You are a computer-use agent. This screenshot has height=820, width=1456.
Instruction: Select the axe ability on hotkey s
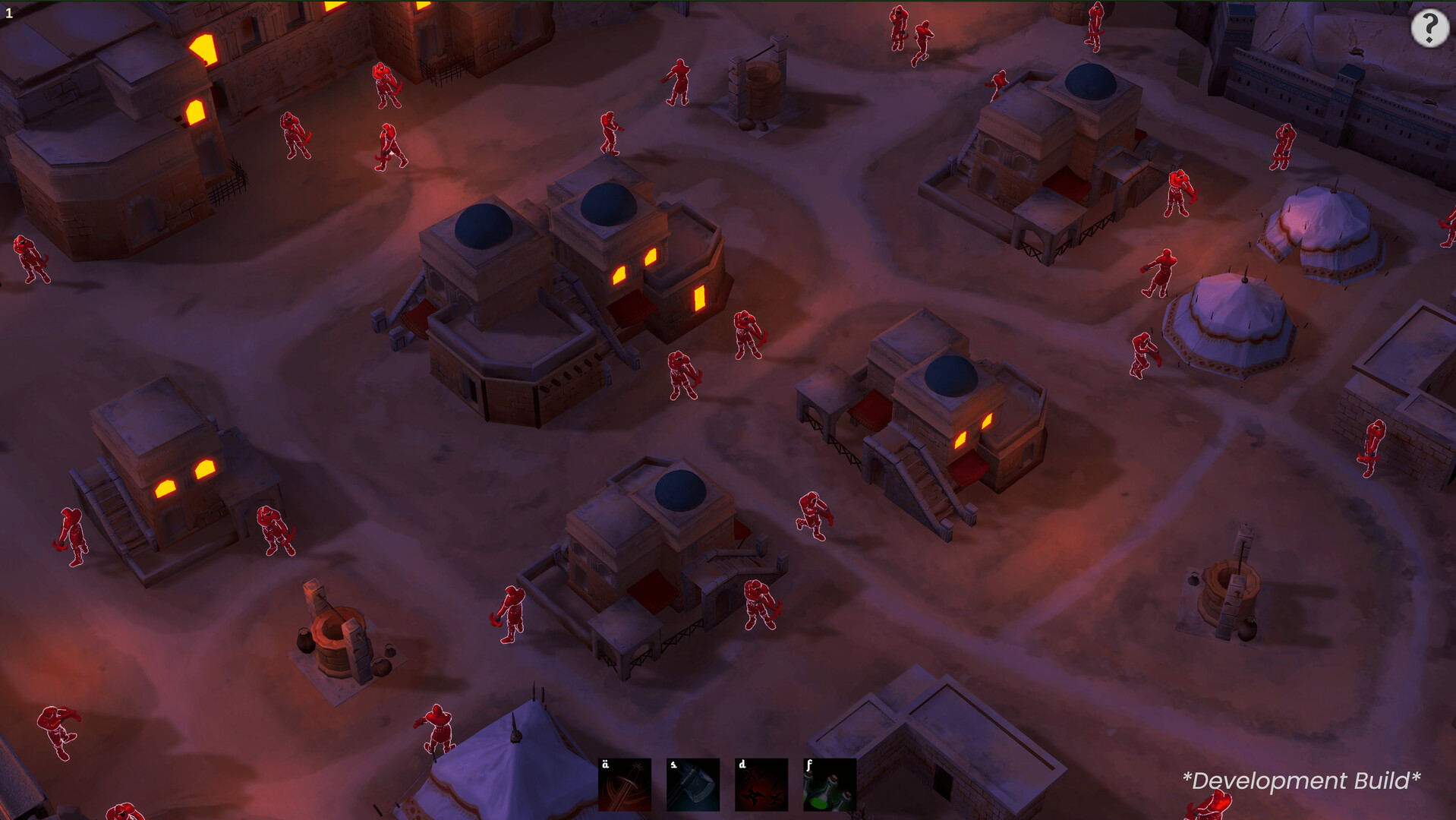[x=692, y=784]
